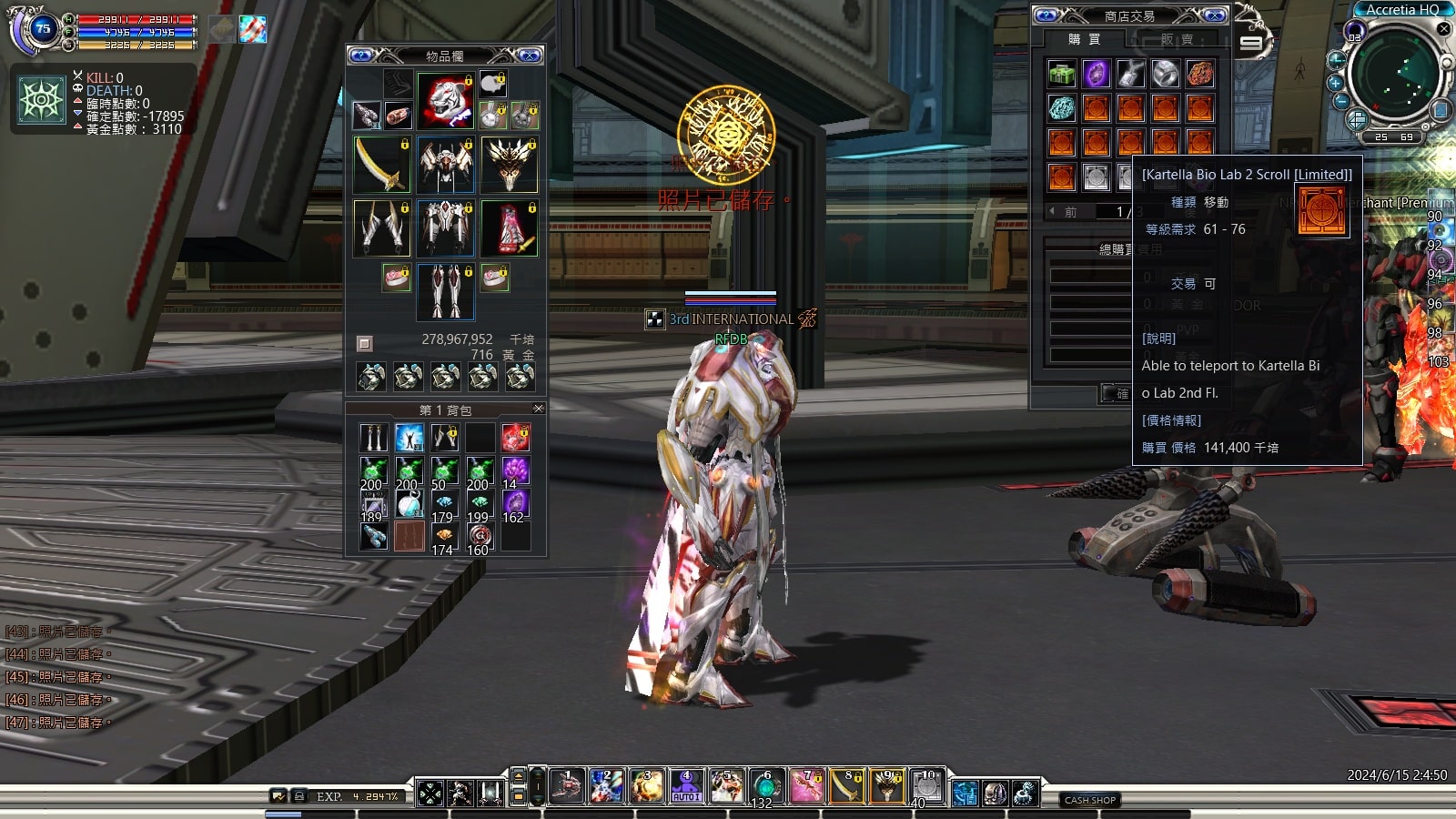Select the green supply box shop item
This screenshot has width=1456, height=819.
click(x=1061, y=73)
